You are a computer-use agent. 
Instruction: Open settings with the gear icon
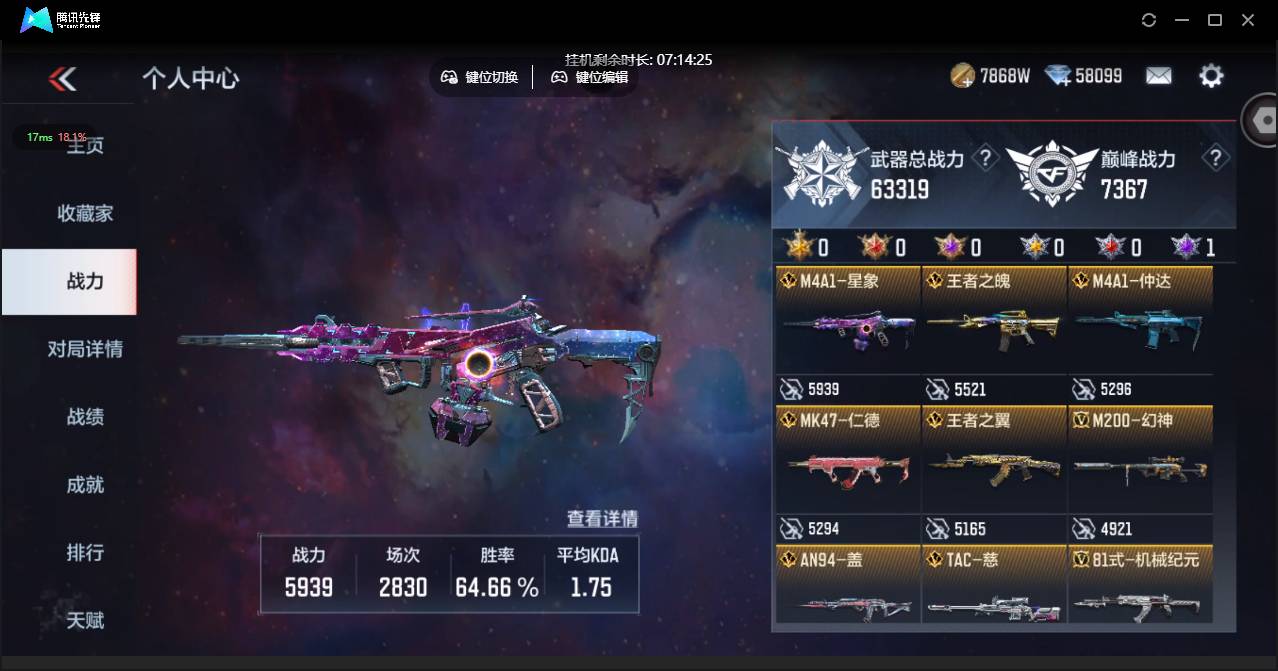pos(1211,76)
